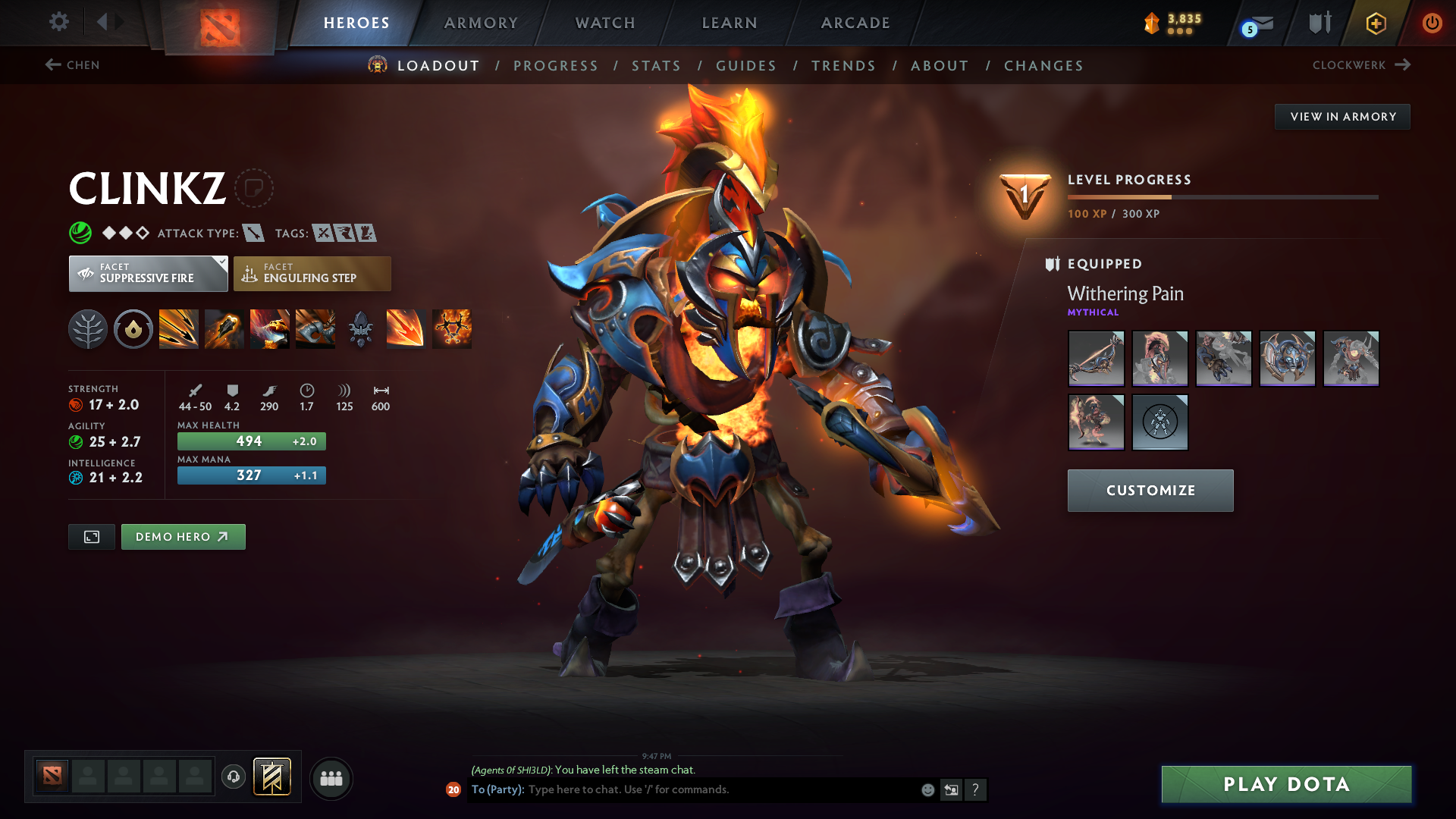
Task: Select the Burning Army ultimate ability icon
Action: coord(451,328)
